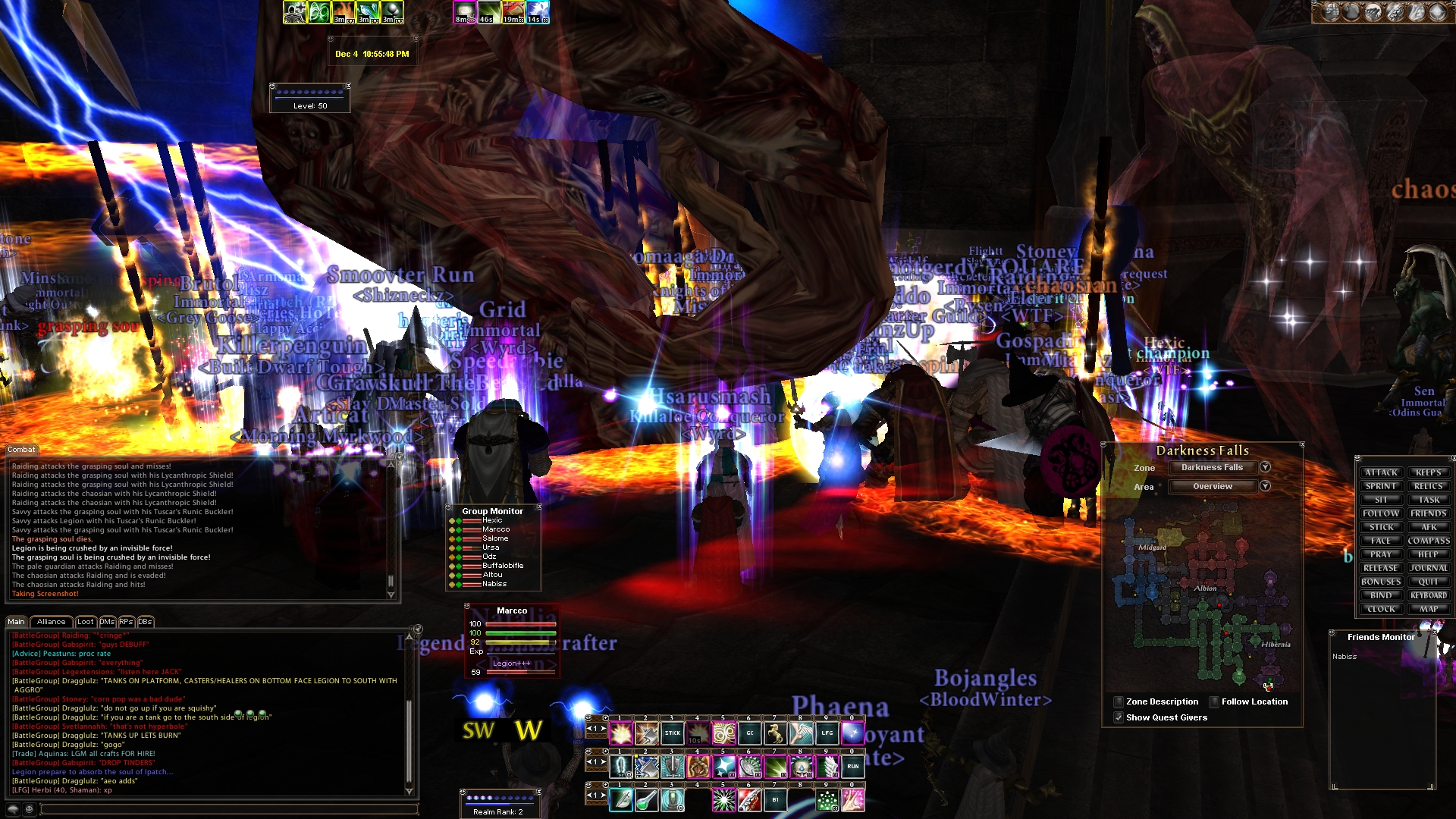1456x819 pixels.
Task: Select the DMs chat tab
Action: tap(107, 622)
